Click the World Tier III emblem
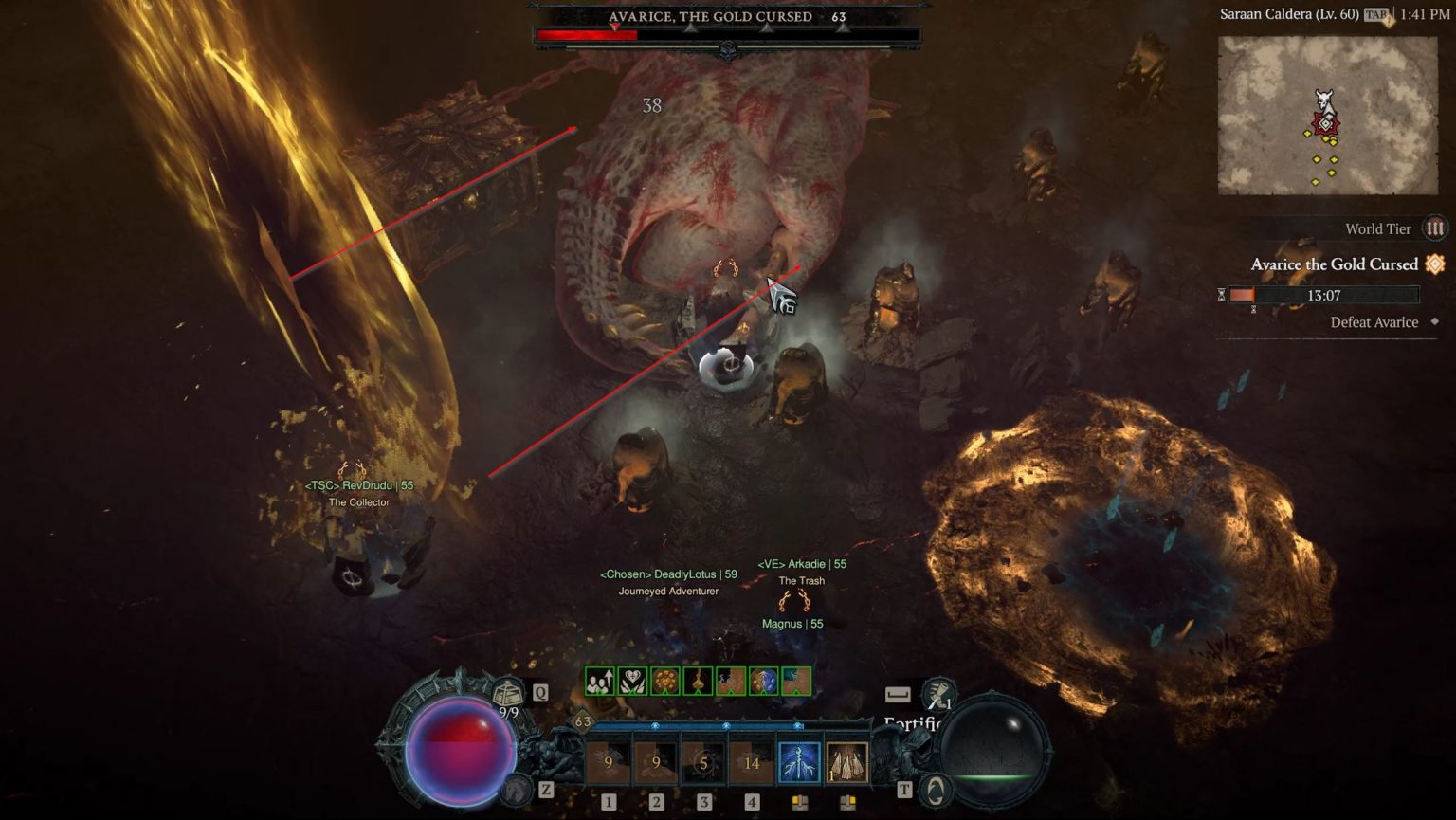 (1434, 229)
